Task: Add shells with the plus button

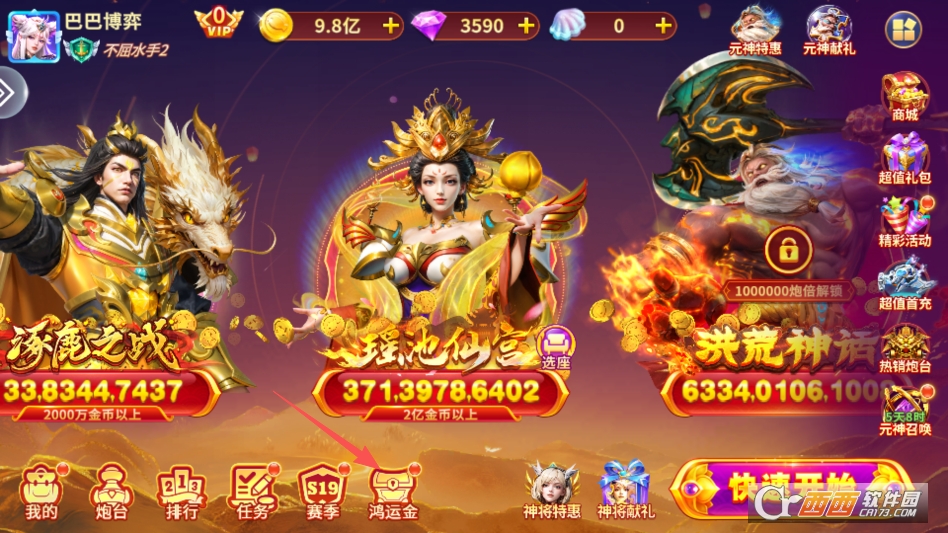Action: coord(662,26)
